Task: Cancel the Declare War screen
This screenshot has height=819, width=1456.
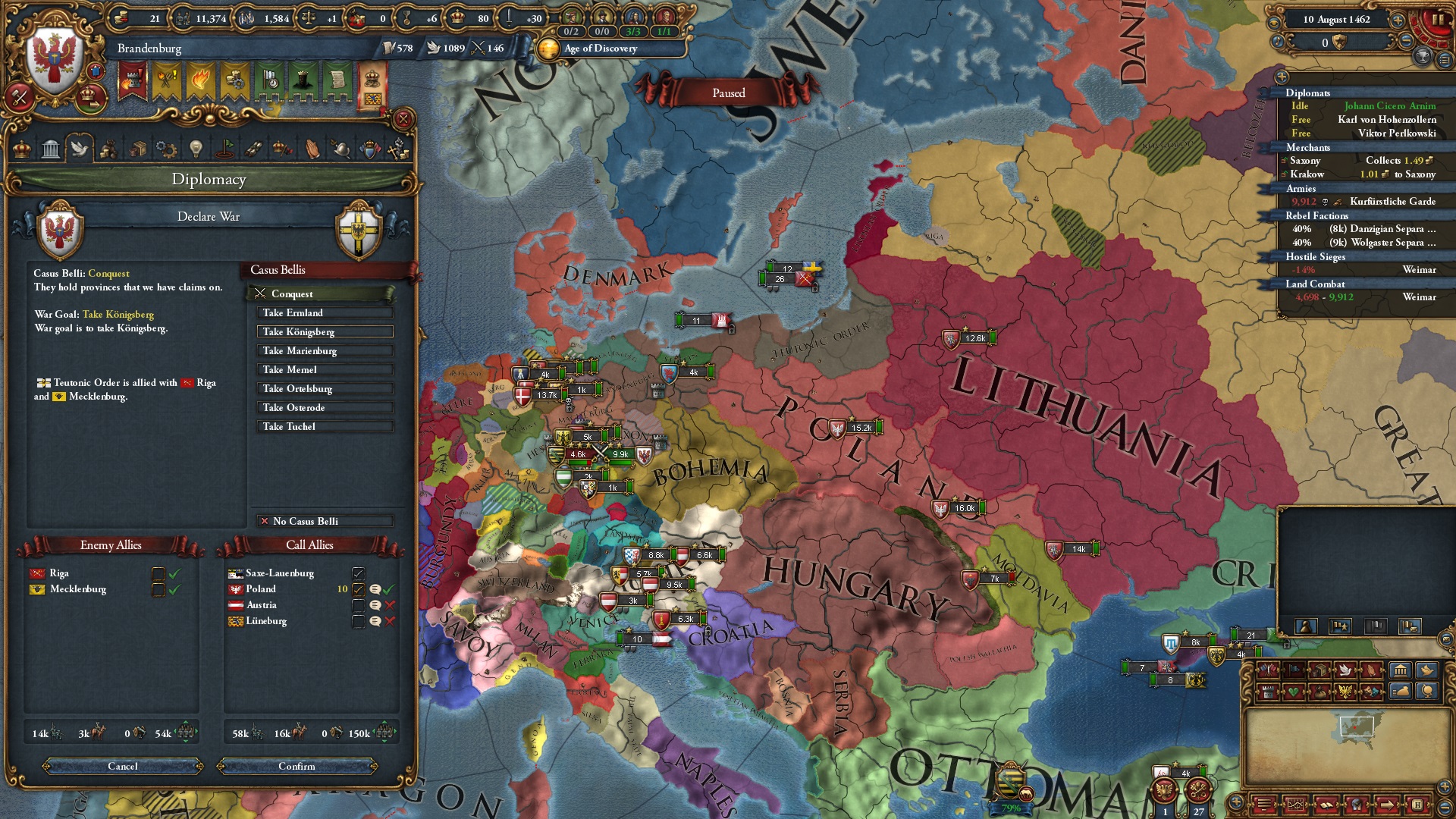Action: tap(121, 767)
